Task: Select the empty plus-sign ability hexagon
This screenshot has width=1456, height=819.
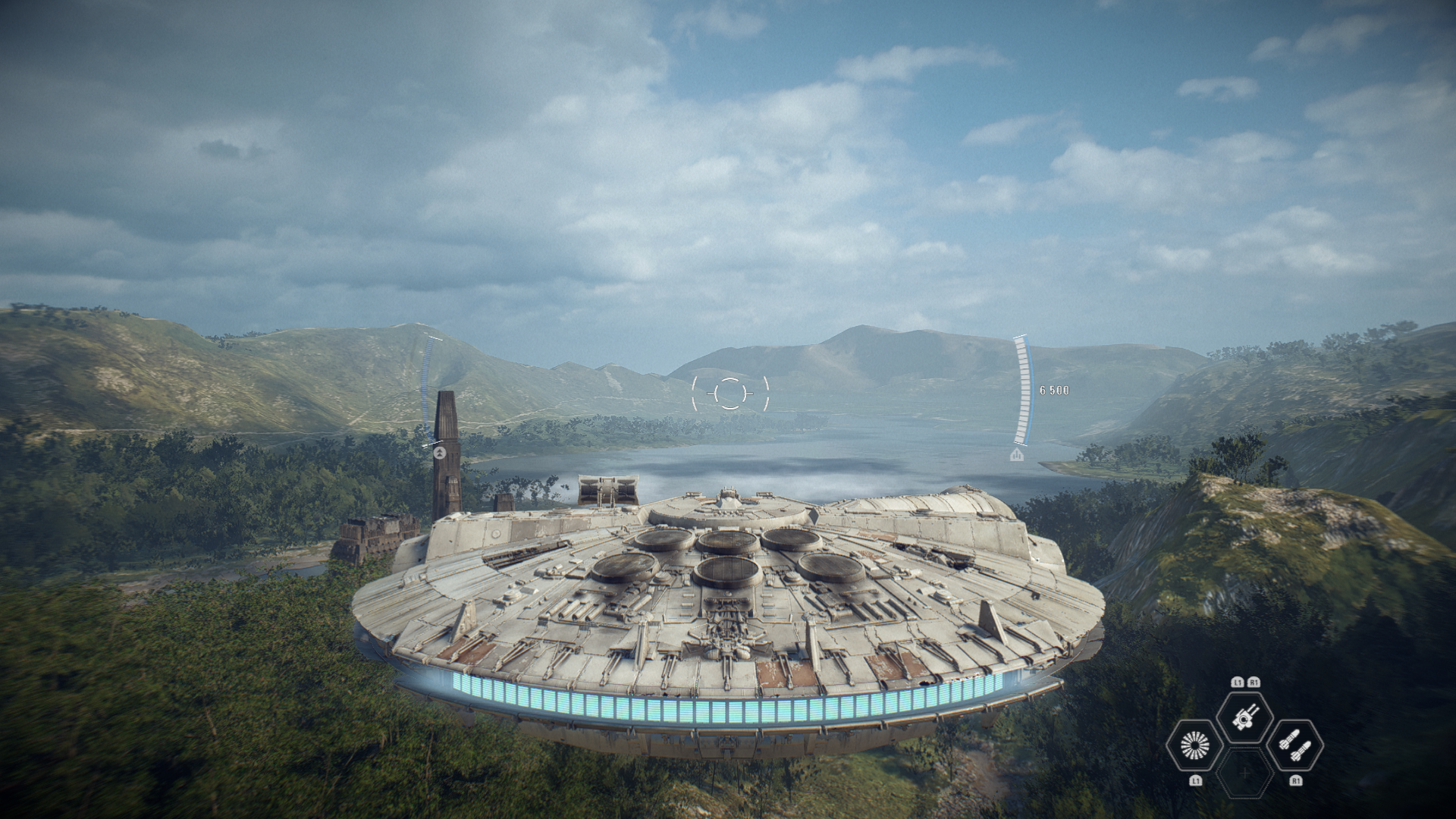Action: click(1244, 773)
